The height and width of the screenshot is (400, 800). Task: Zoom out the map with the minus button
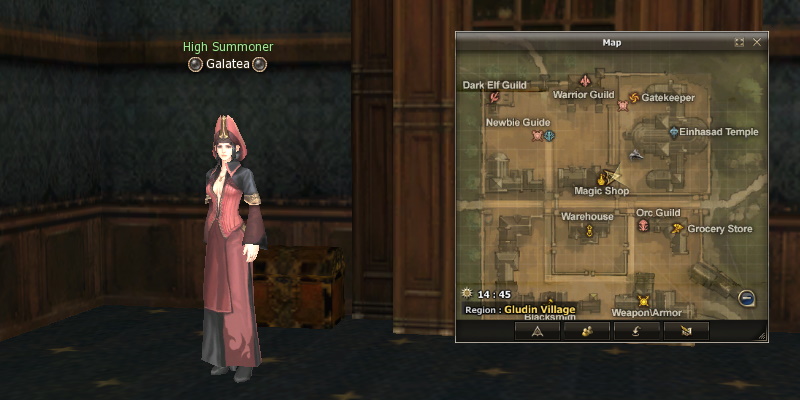click(x=746, y=298)
